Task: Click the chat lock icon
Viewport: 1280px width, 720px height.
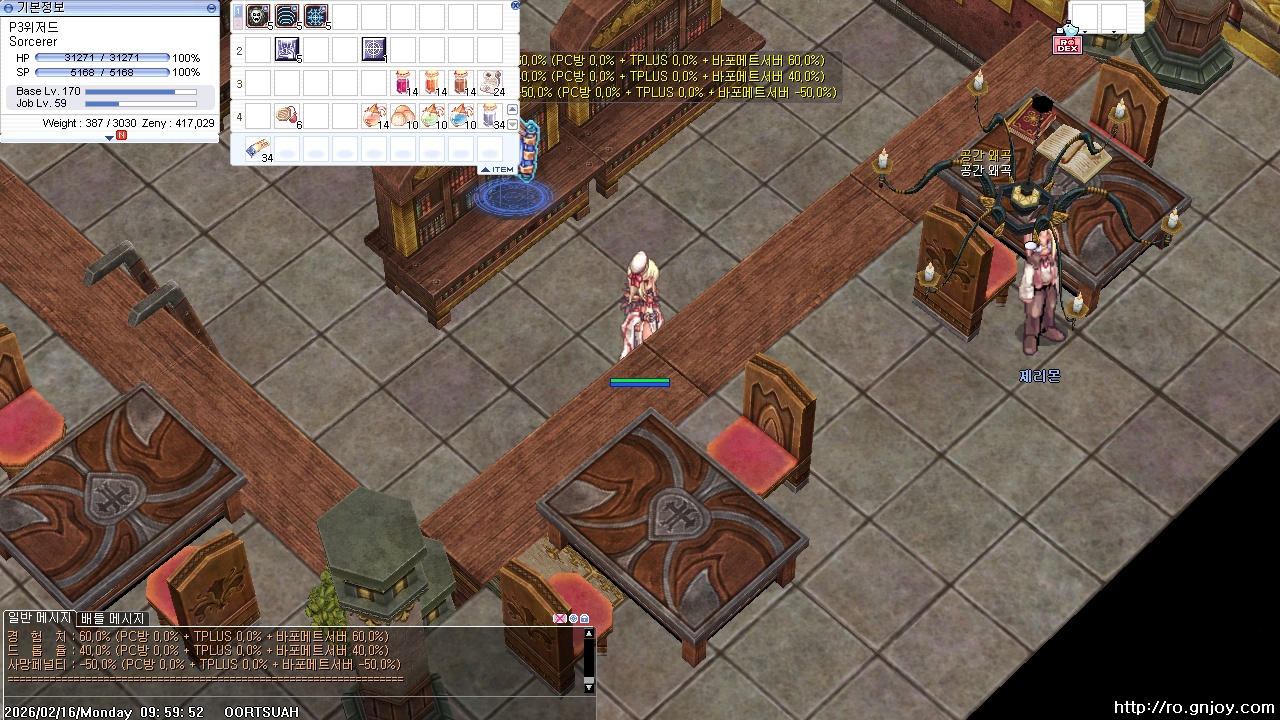Action: click(585, 619)
